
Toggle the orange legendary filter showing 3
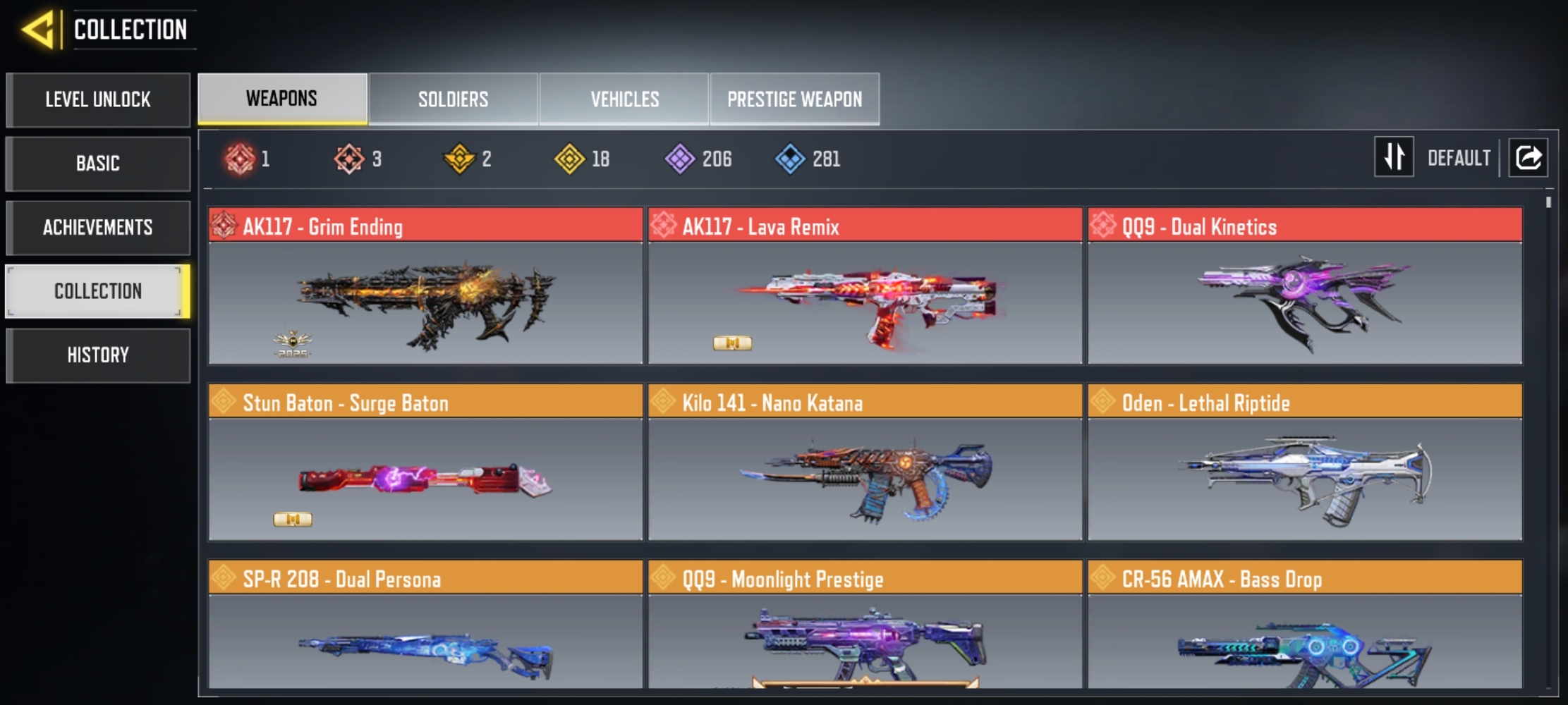[x=351, y=159]
